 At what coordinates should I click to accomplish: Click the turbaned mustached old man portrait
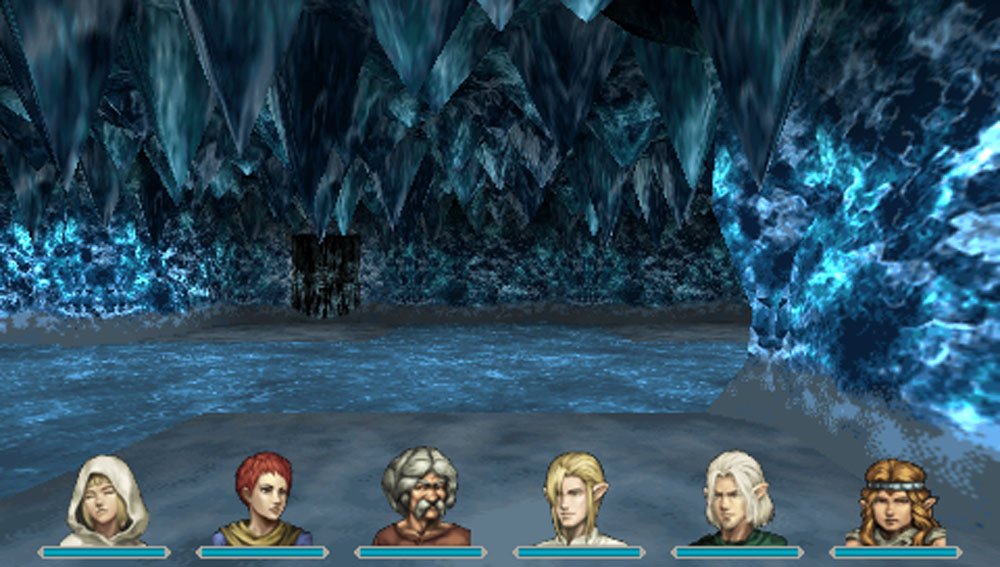pos(420,498)
